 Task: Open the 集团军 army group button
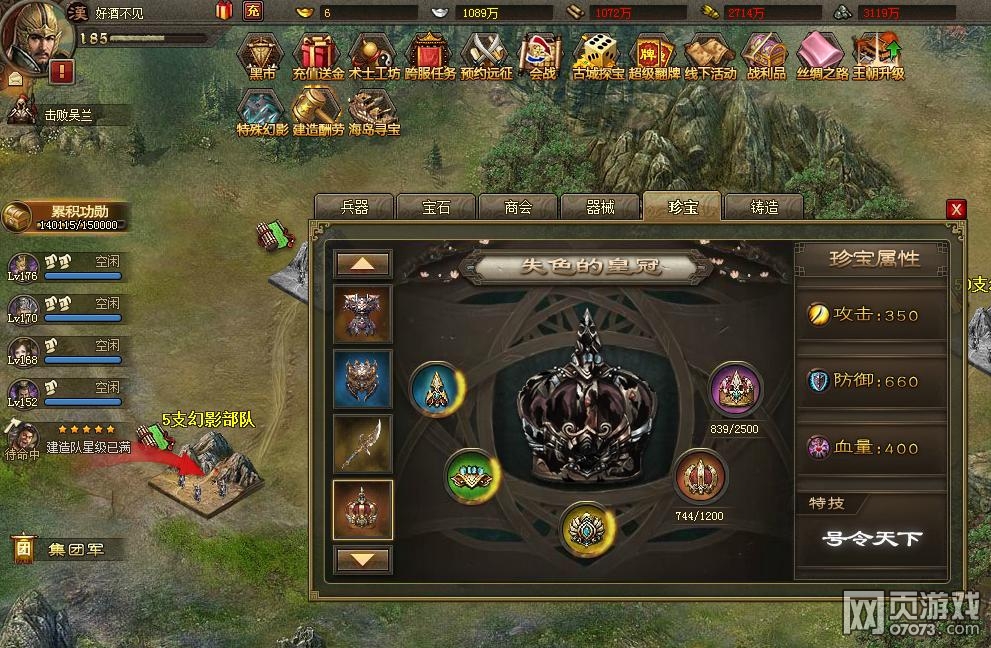[x=68, y=549]
